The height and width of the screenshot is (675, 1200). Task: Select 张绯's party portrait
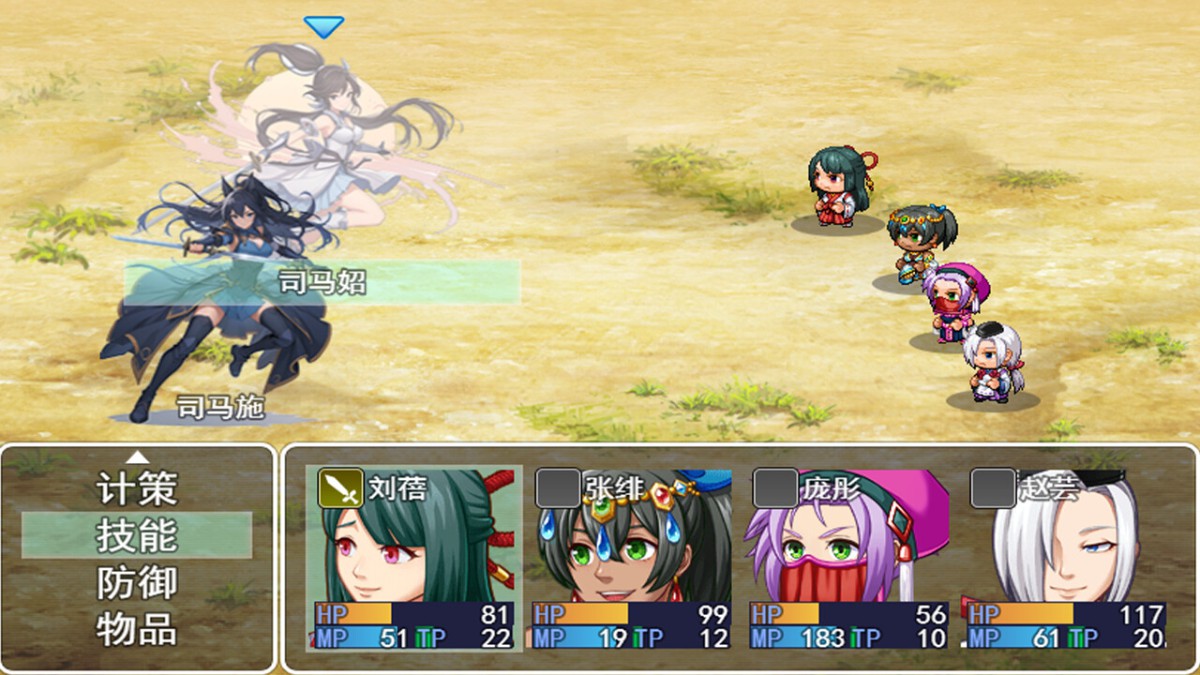pyautogui.click(x=632, y=545)
